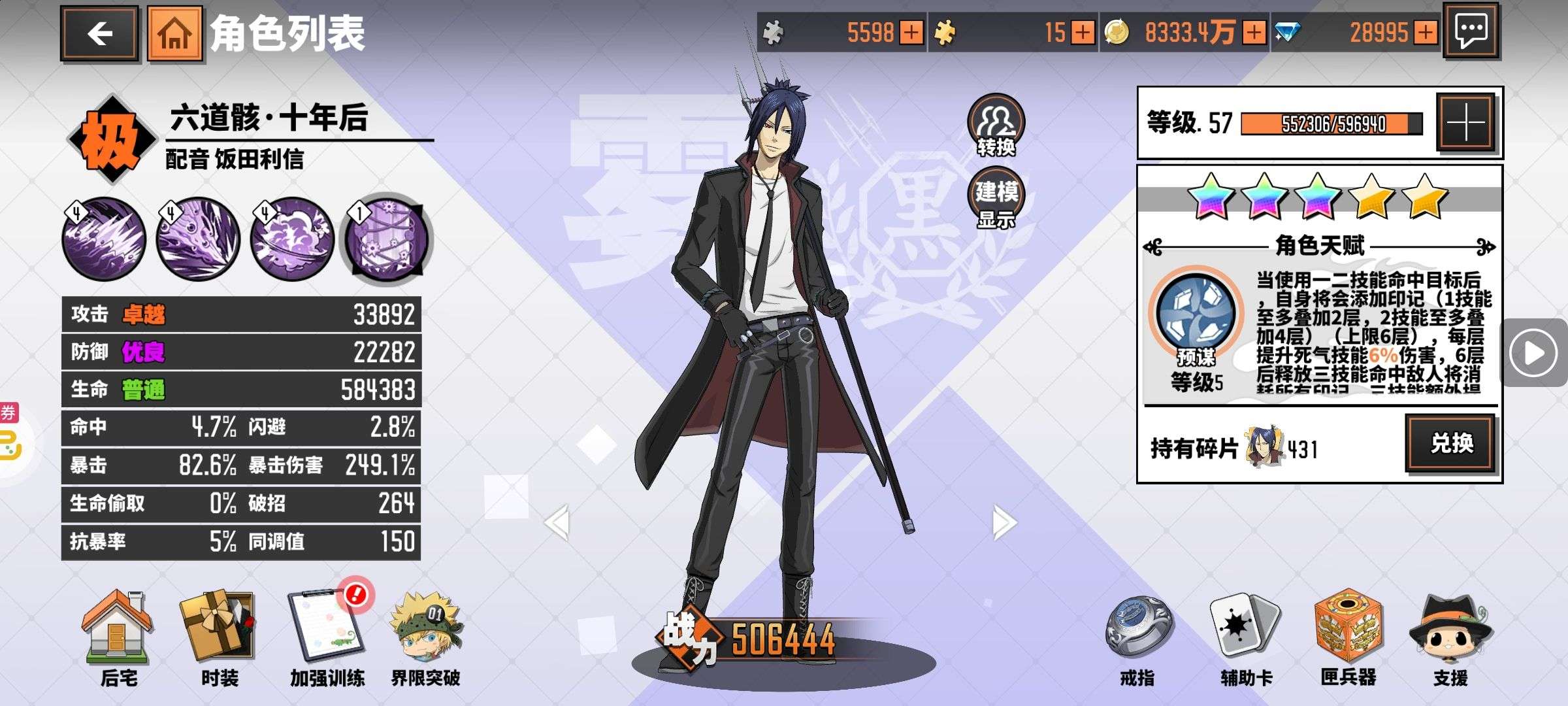The height and width of the screenshot is (706, 1568).
Task: Open 界限突破 limit break
Action: (426, 637)
